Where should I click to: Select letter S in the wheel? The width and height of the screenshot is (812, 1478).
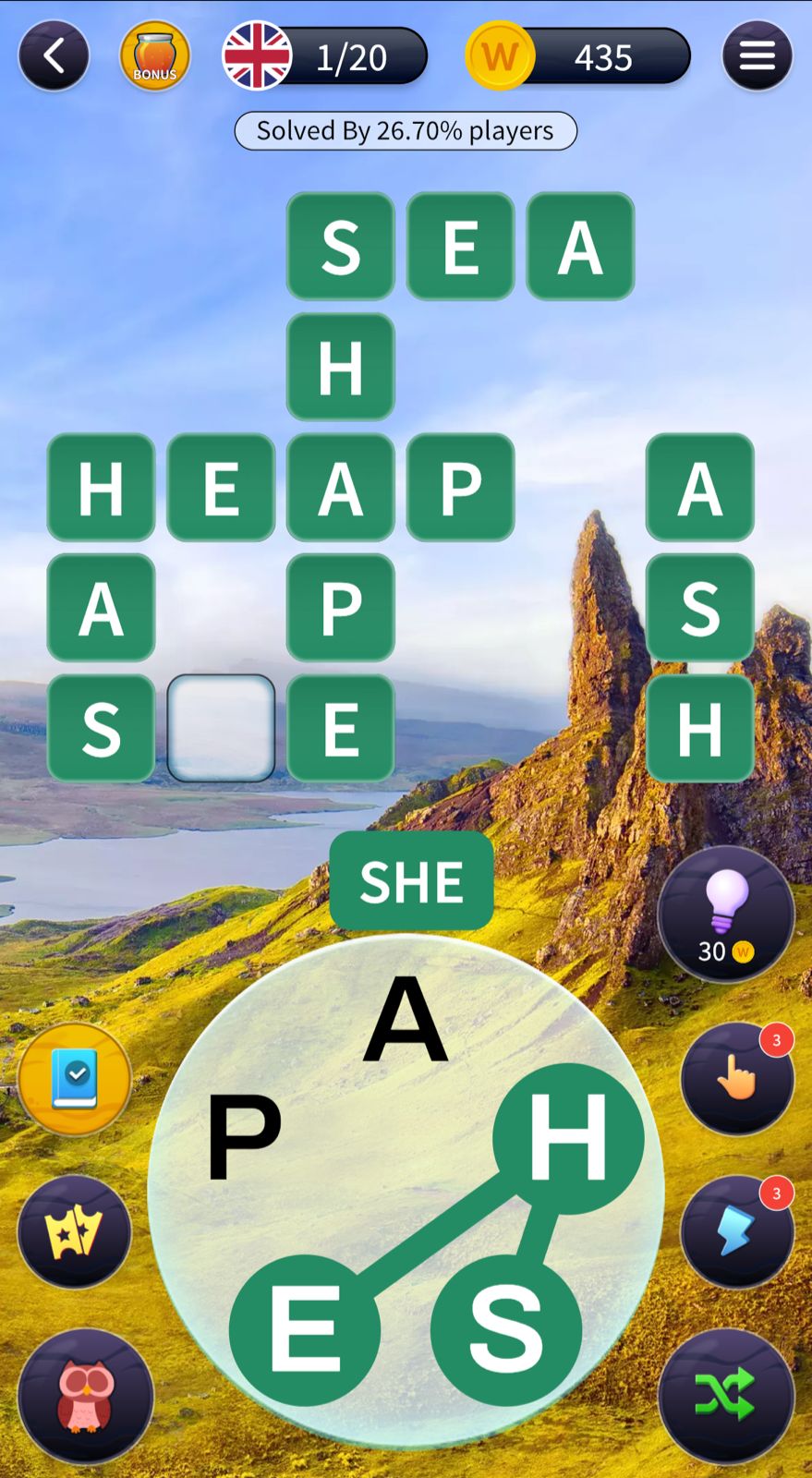505,1330
